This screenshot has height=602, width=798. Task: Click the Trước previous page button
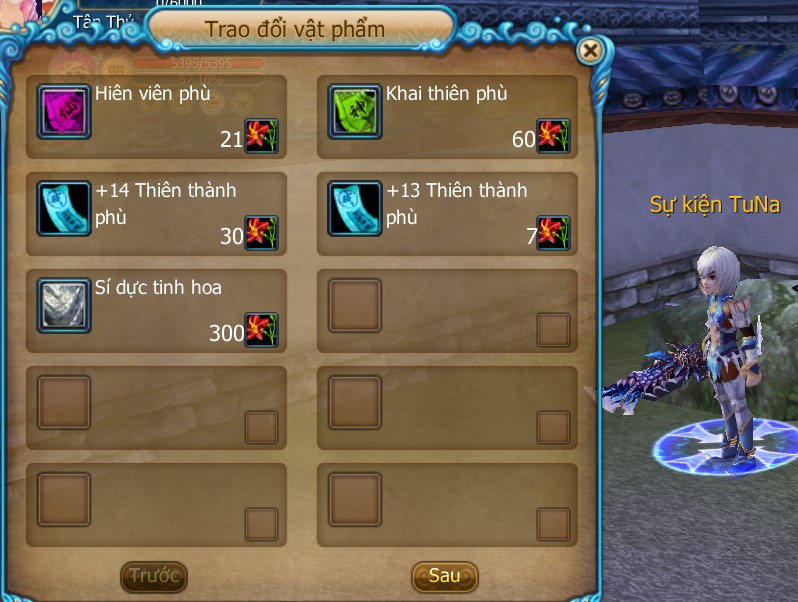pos(154,575)
